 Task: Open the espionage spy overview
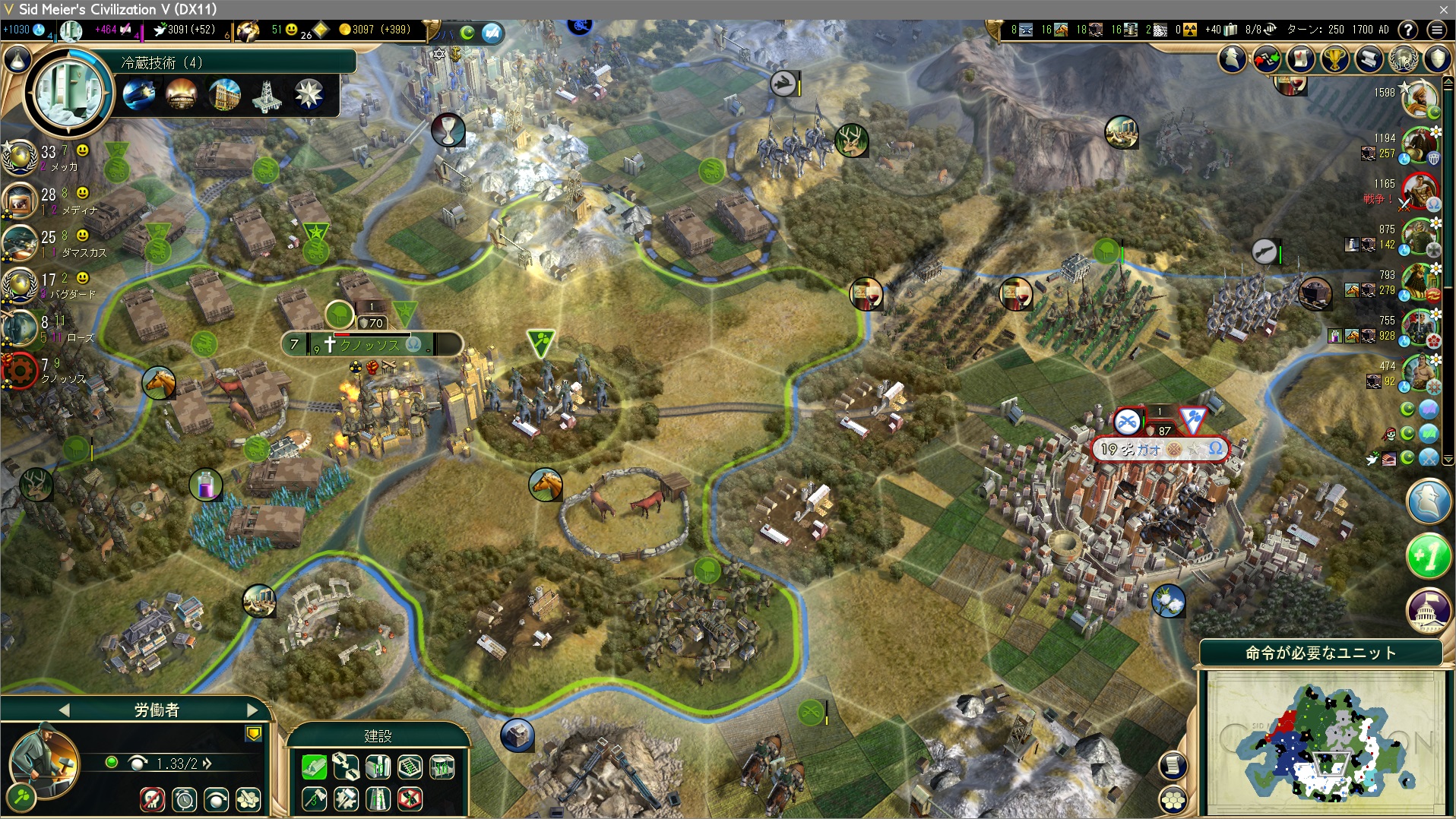1233,58
